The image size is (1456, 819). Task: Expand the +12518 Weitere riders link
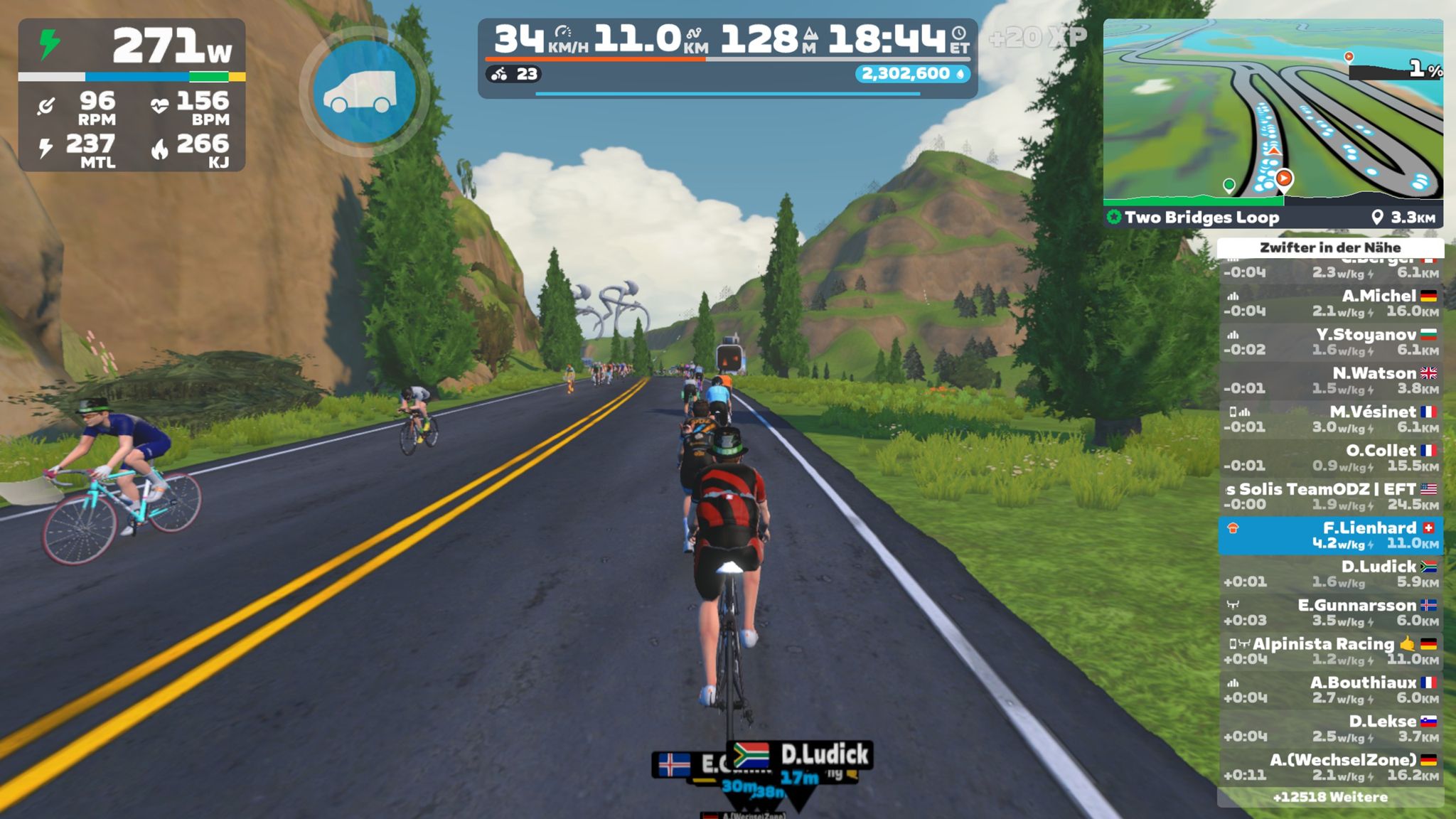(x=1329, y=797)
